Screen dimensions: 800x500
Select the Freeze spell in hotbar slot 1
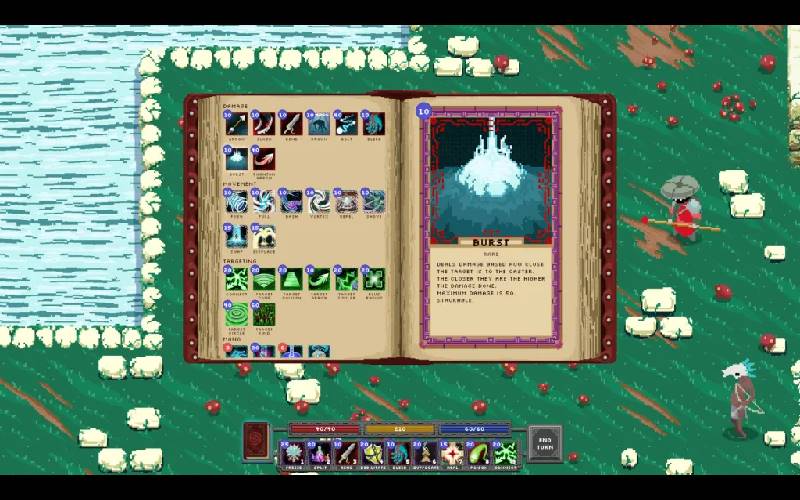[x=293, y=454]
